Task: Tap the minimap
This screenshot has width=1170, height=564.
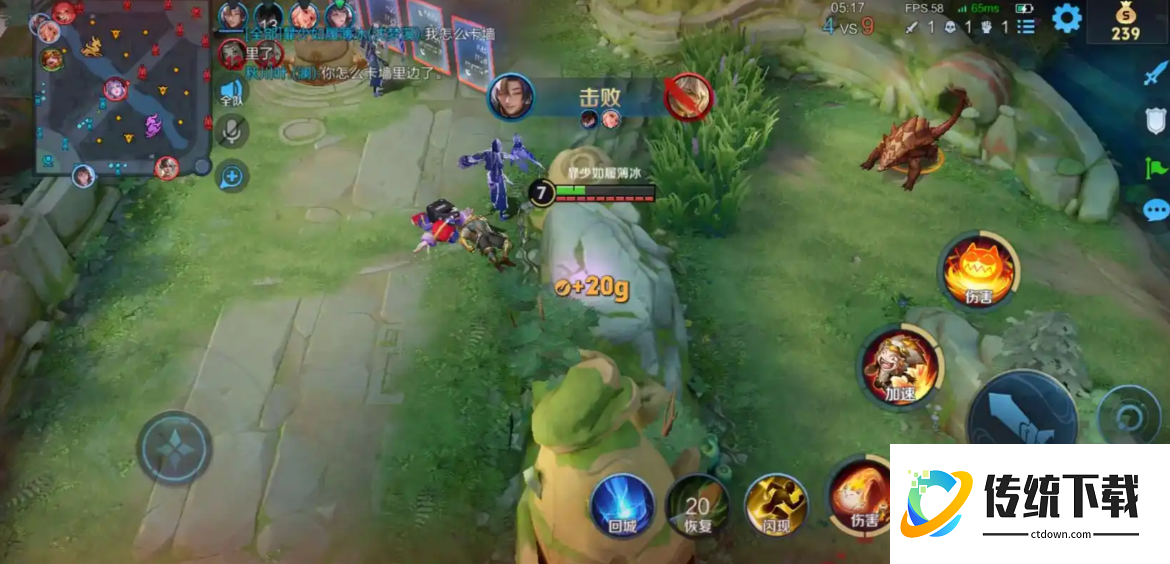Action: [x=120, y=90]
